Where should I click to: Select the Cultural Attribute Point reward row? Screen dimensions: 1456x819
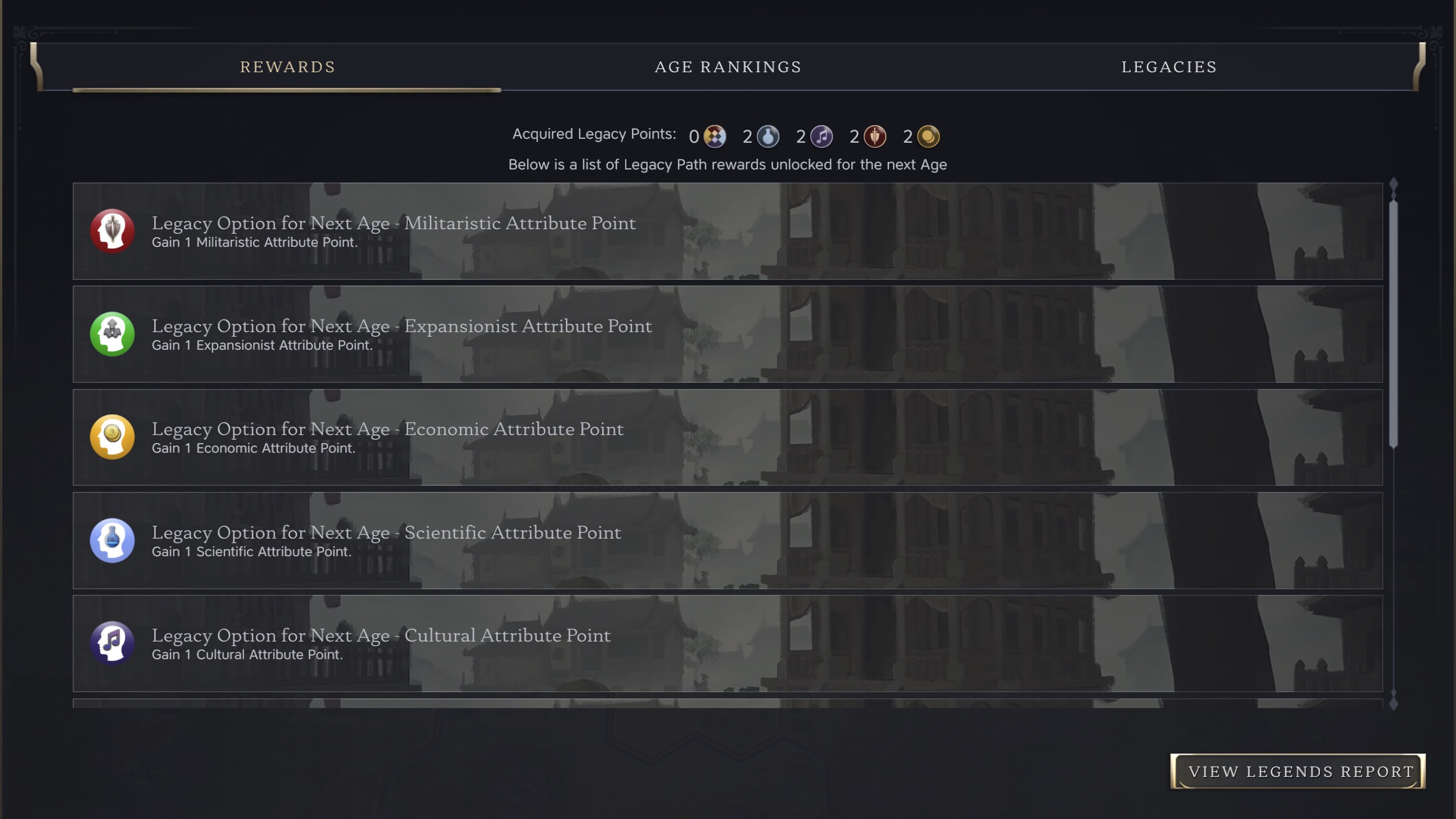pos(727,643)
